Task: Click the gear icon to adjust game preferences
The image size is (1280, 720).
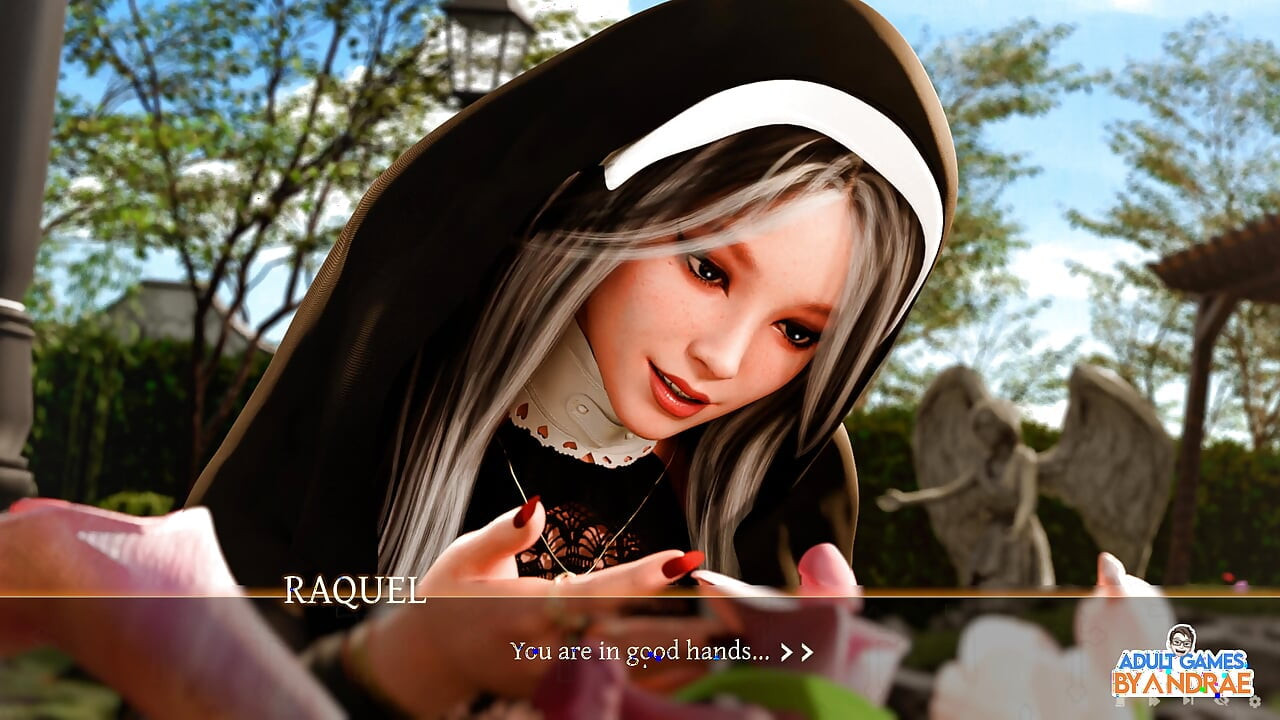Action: click(1255, 703)
